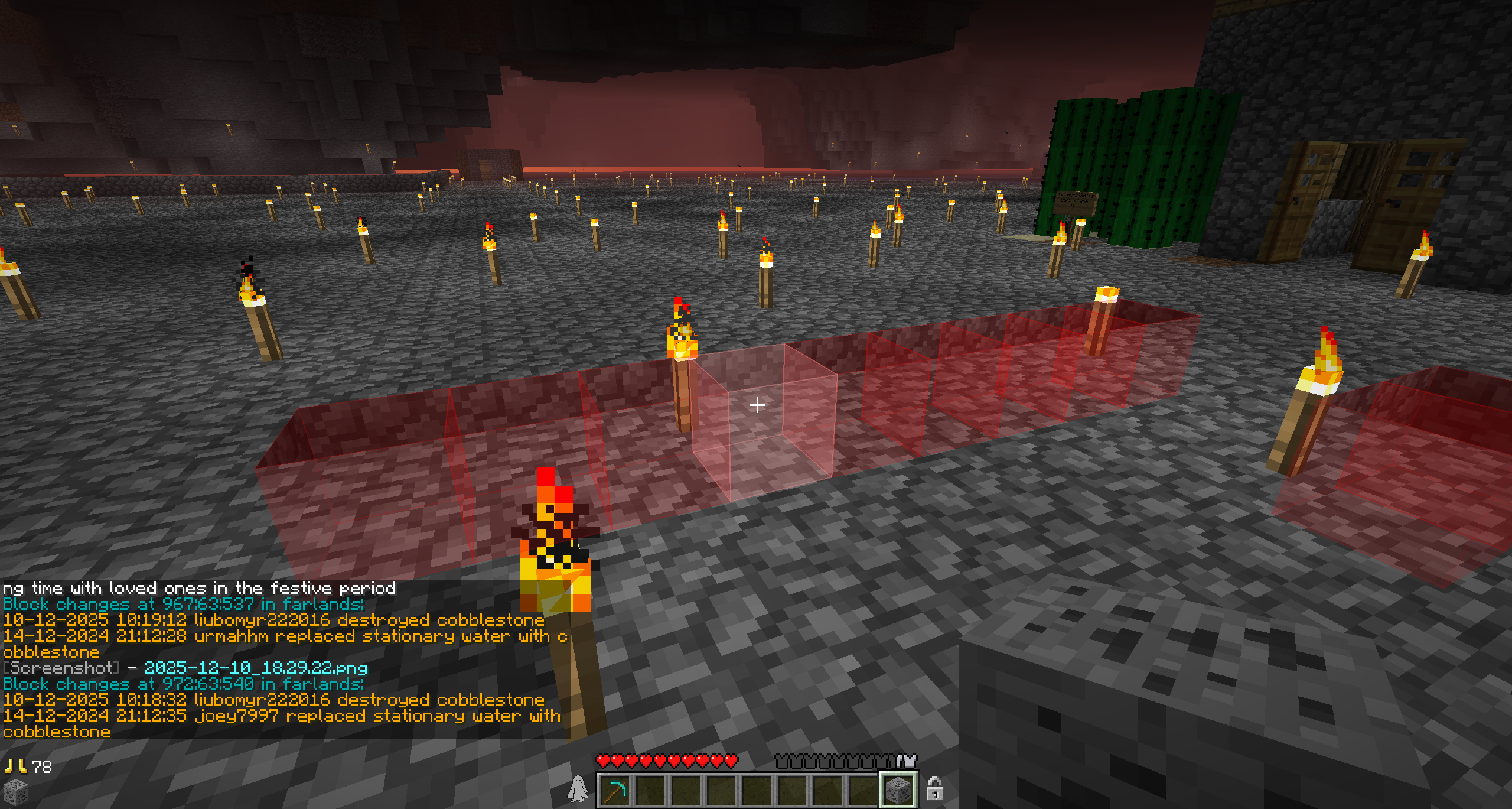Viewport: 1512px width, 809px height.
Task: Select the cobblestone block hotbar slot
Action: (x=898, y=790)
